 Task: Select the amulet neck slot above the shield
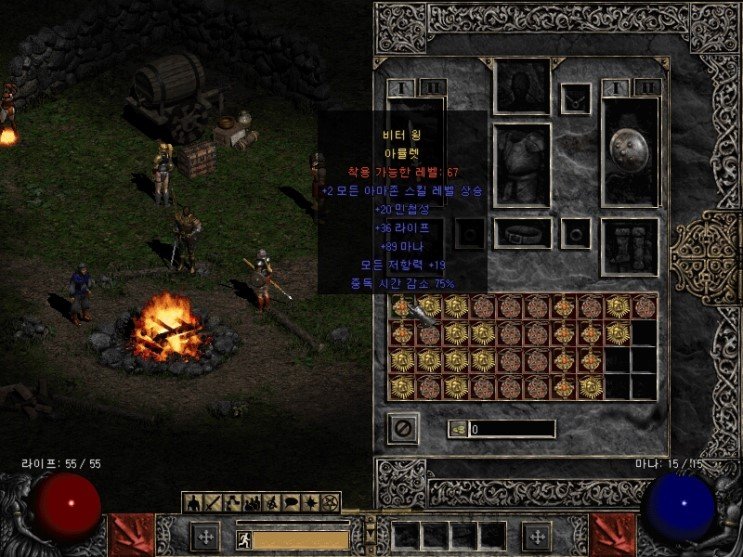point(575,98)
